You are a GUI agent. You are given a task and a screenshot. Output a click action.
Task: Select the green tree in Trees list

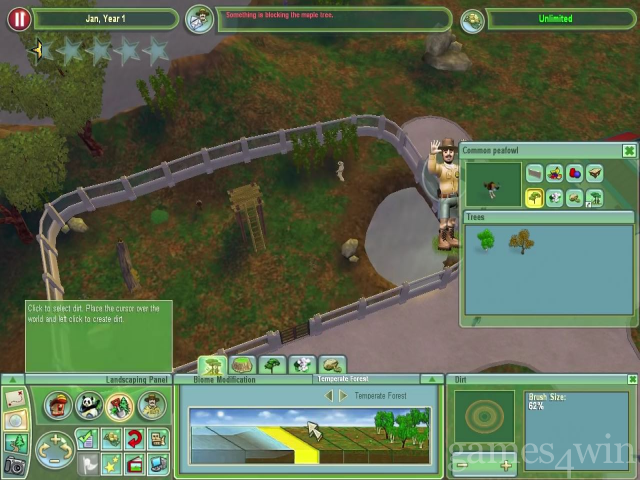coord(486,241)
